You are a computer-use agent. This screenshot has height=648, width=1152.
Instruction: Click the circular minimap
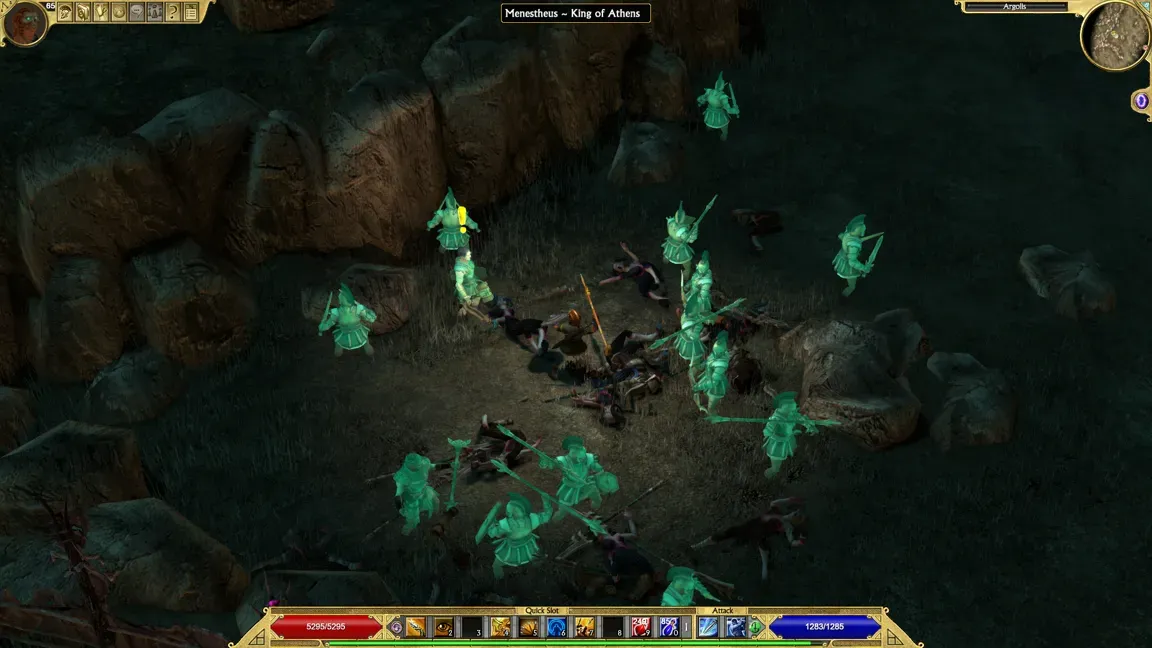[x=1113, y=35]
